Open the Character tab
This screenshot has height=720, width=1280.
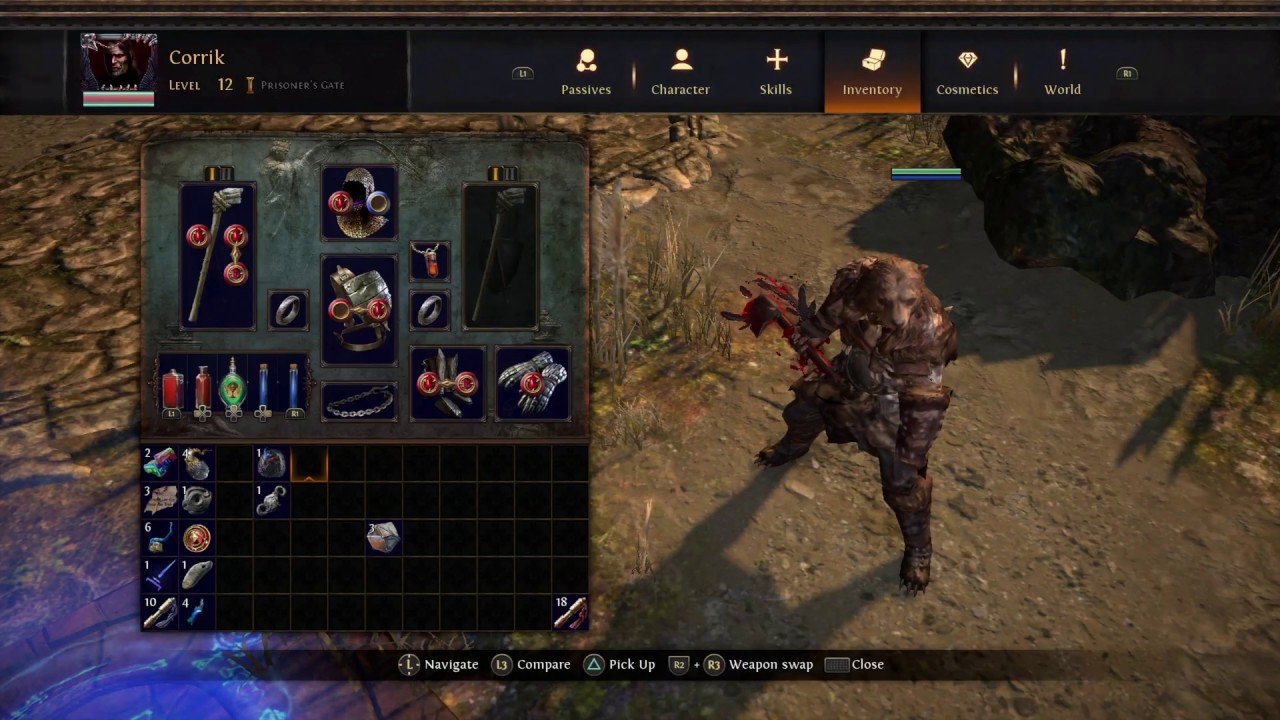[680, 73]
